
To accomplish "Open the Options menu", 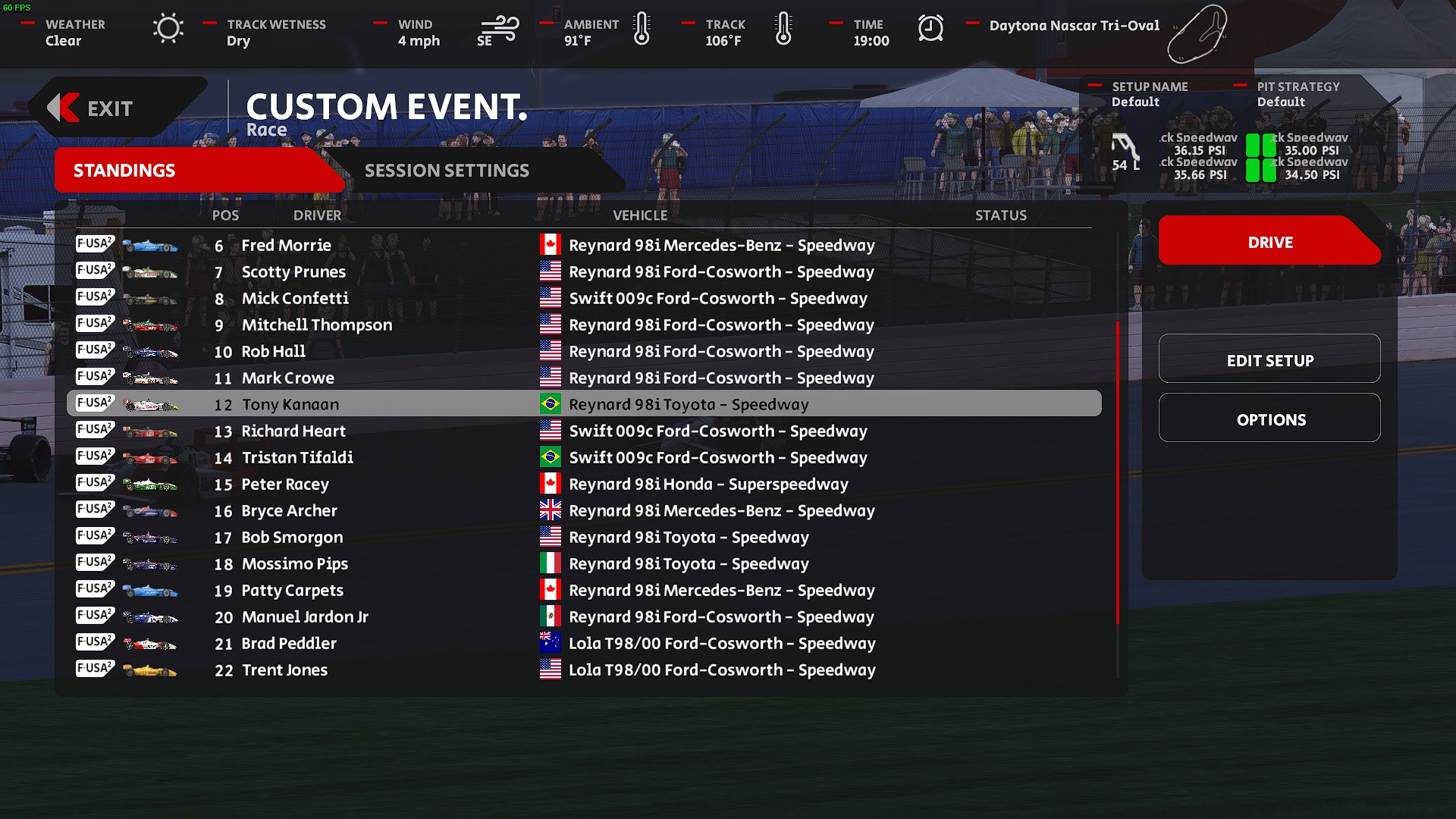I will (x=1269, y=419).
